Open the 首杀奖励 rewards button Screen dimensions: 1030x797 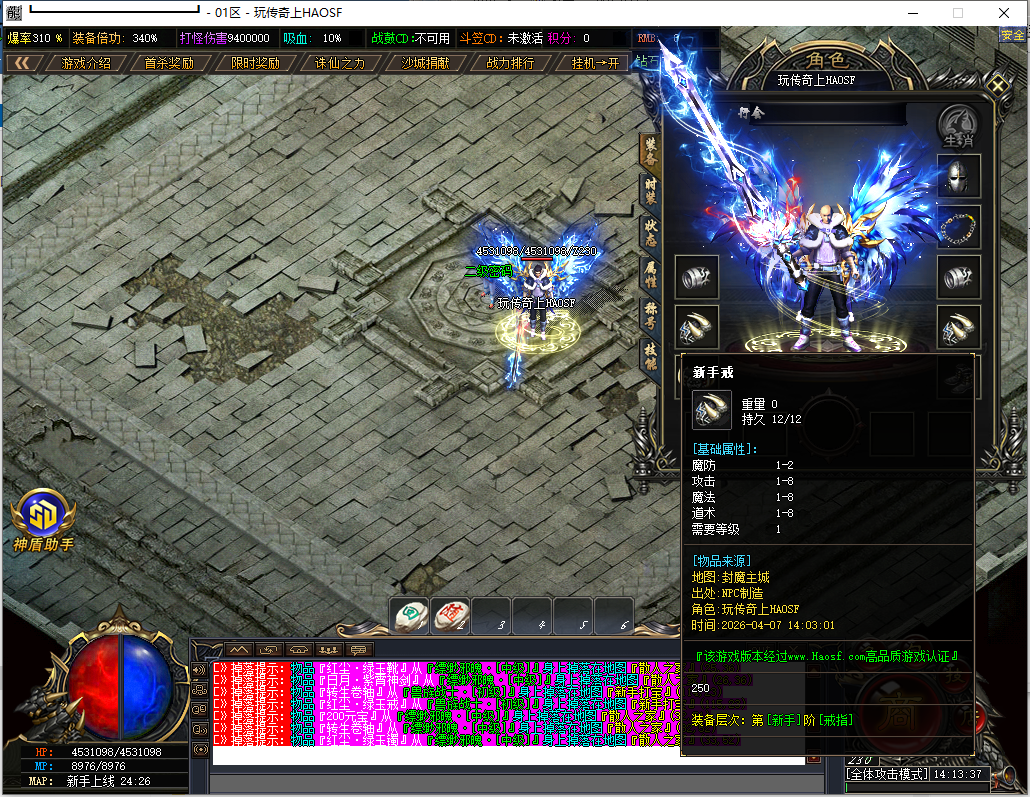[x=169, y=63]
